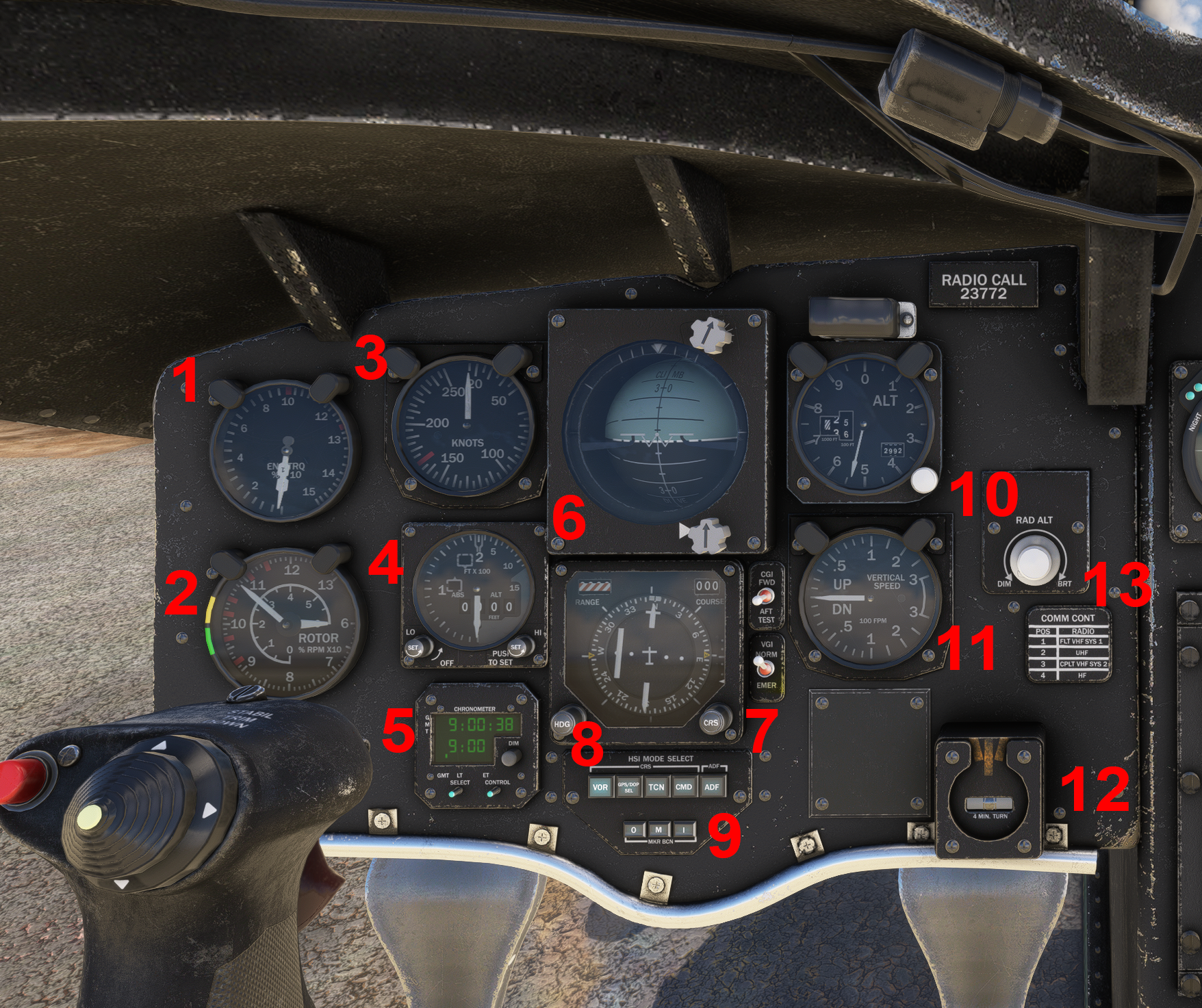
Task: Choose the TCN HSI mode button
Action: coord(656,787)
